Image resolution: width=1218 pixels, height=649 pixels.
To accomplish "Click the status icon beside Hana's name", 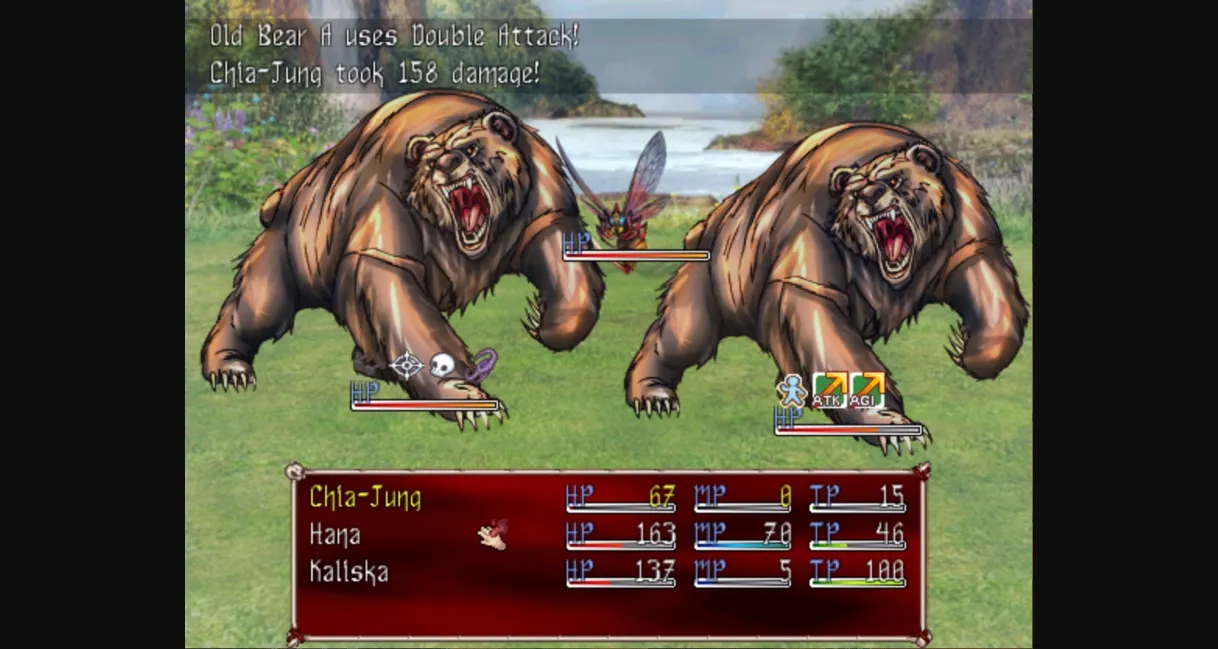I will (x=493, y=535).
